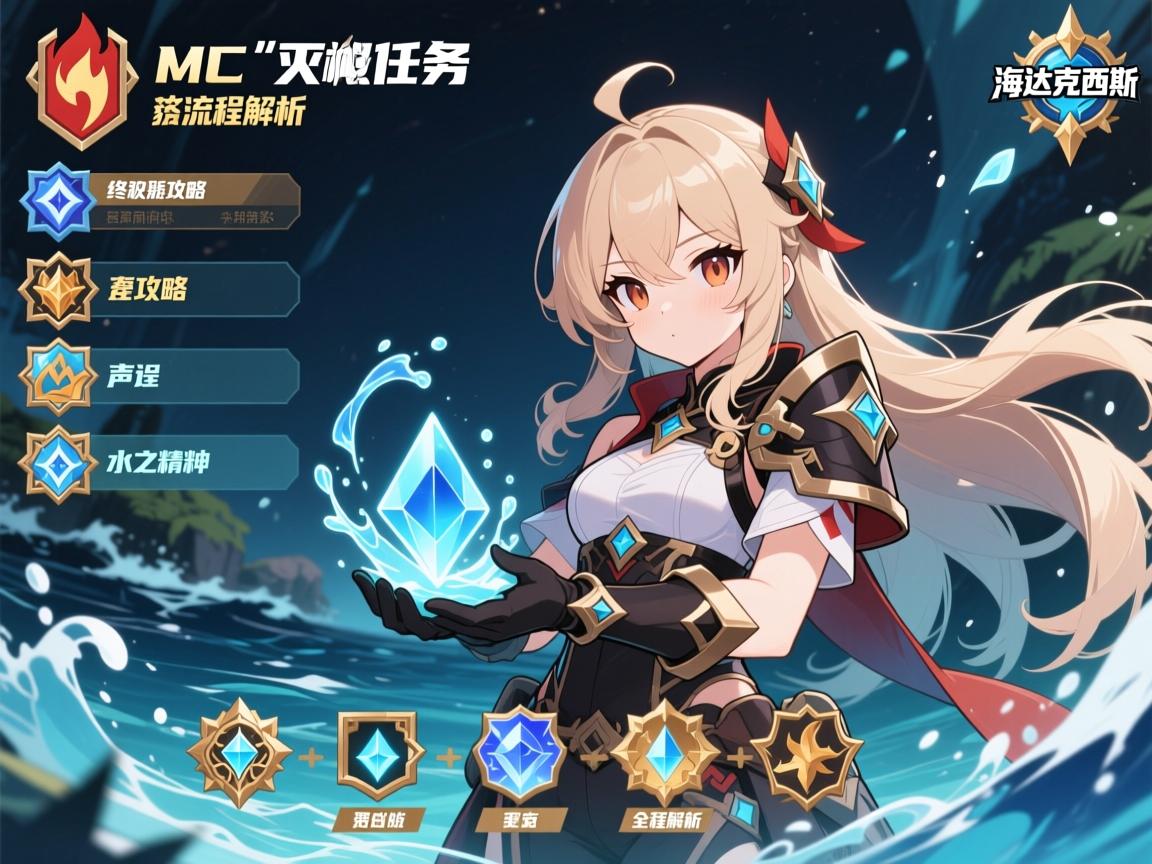Screen dimensions: 1152x864
Task: Open the 水之精神 menu entry
Action: [x=160, y=462]
